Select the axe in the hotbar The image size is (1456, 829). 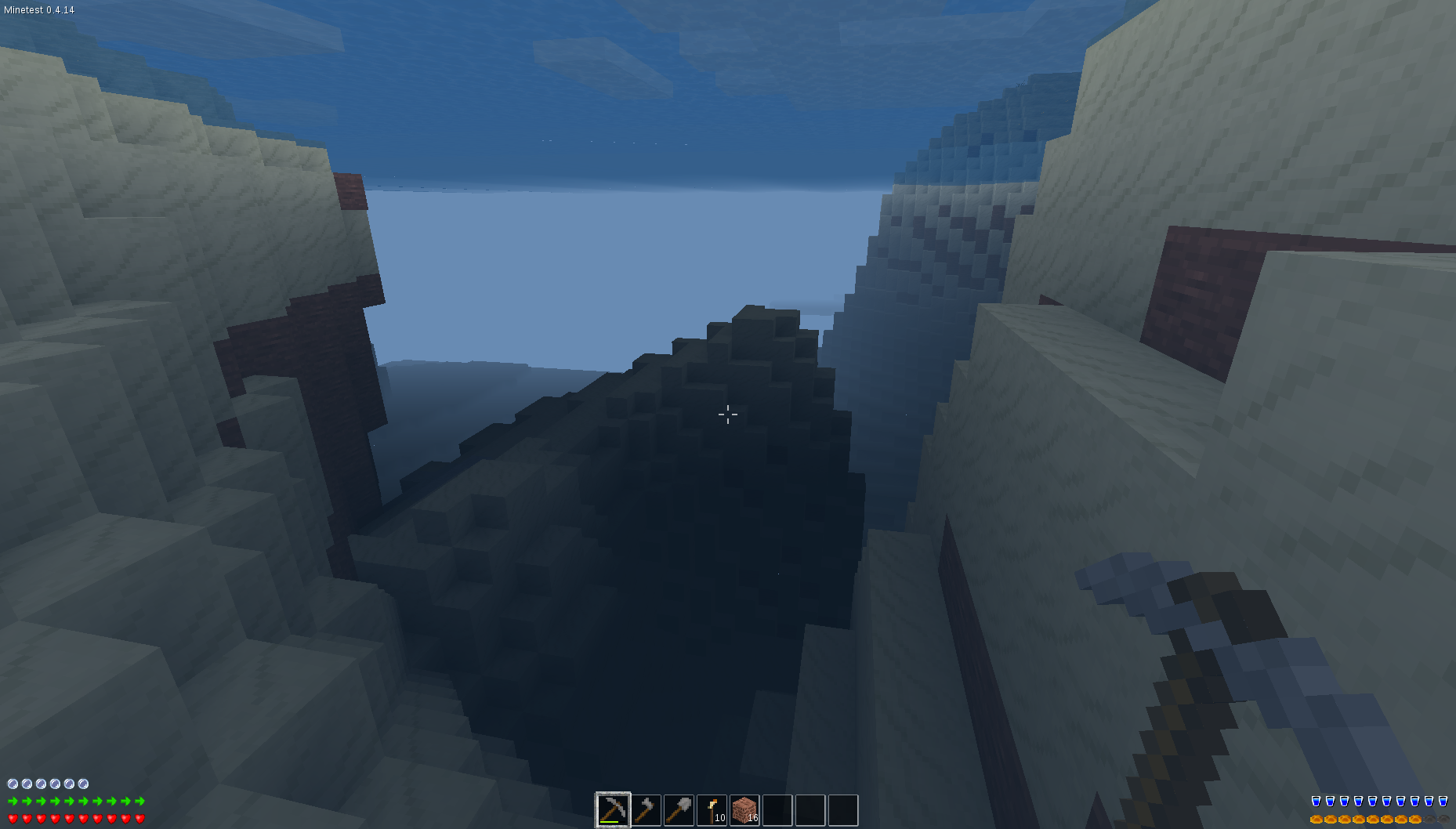point(646,809)
